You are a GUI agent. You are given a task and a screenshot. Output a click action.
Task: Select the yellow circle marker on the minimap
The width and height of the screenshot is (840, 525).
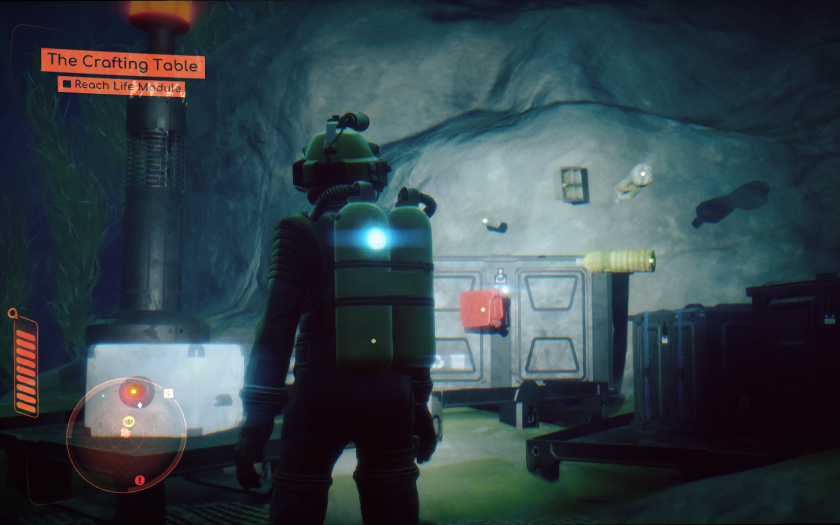[129, 422]
